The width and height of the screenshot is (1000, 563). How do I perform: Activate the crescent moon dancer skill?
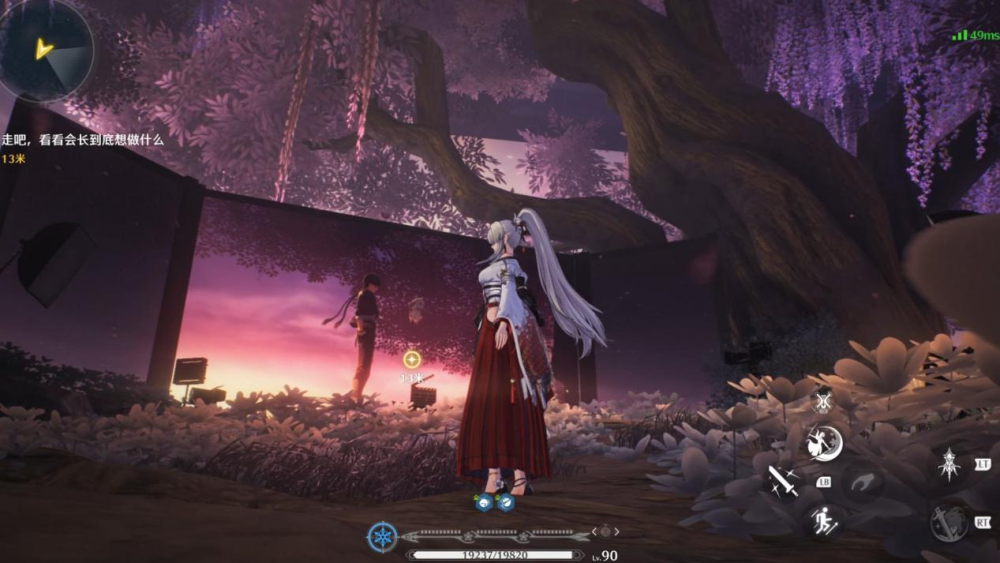click(x=825, y=443)
